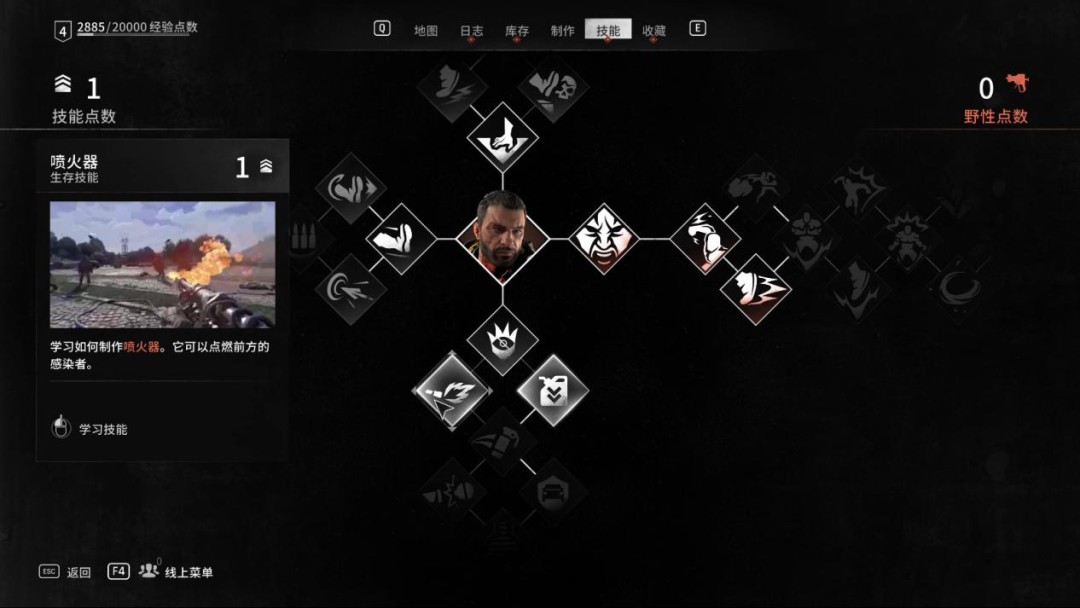Open the 库存 (Inventory) tab

pos(517,31)
